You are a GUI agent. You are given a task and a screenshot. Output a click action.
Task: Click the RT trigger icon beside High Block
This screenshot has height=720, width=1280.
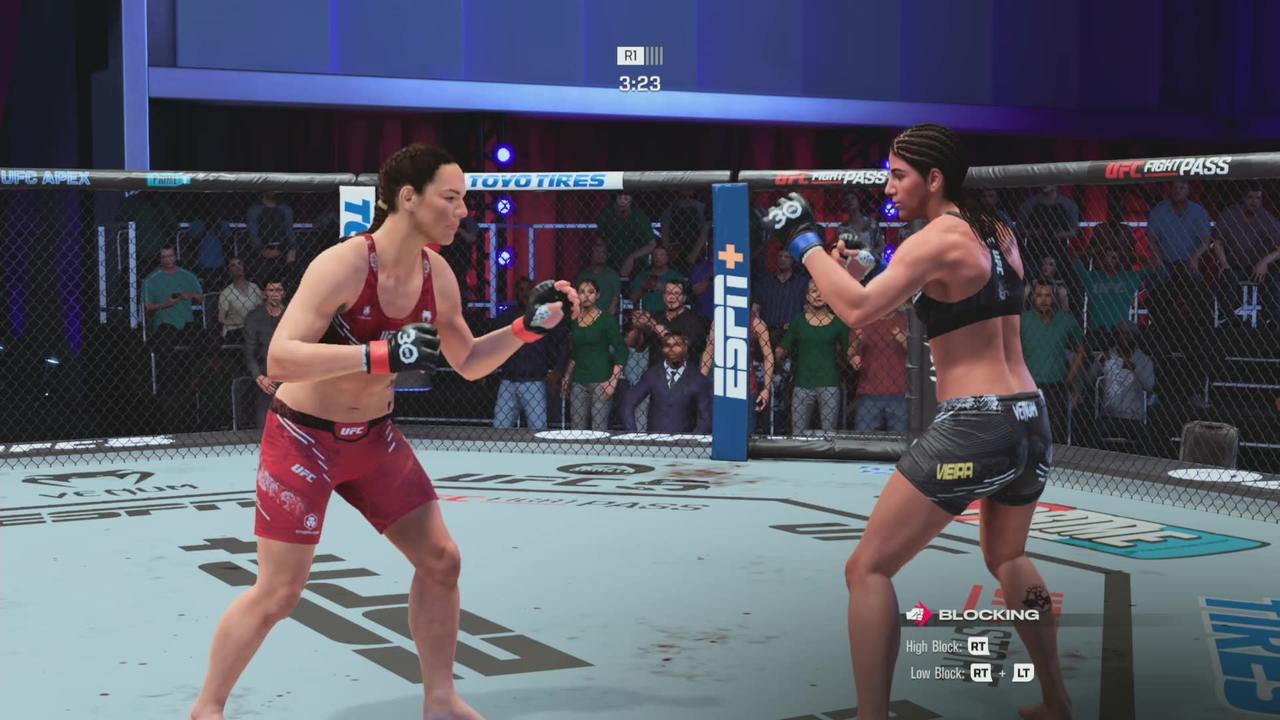click(x=978, y=646)
